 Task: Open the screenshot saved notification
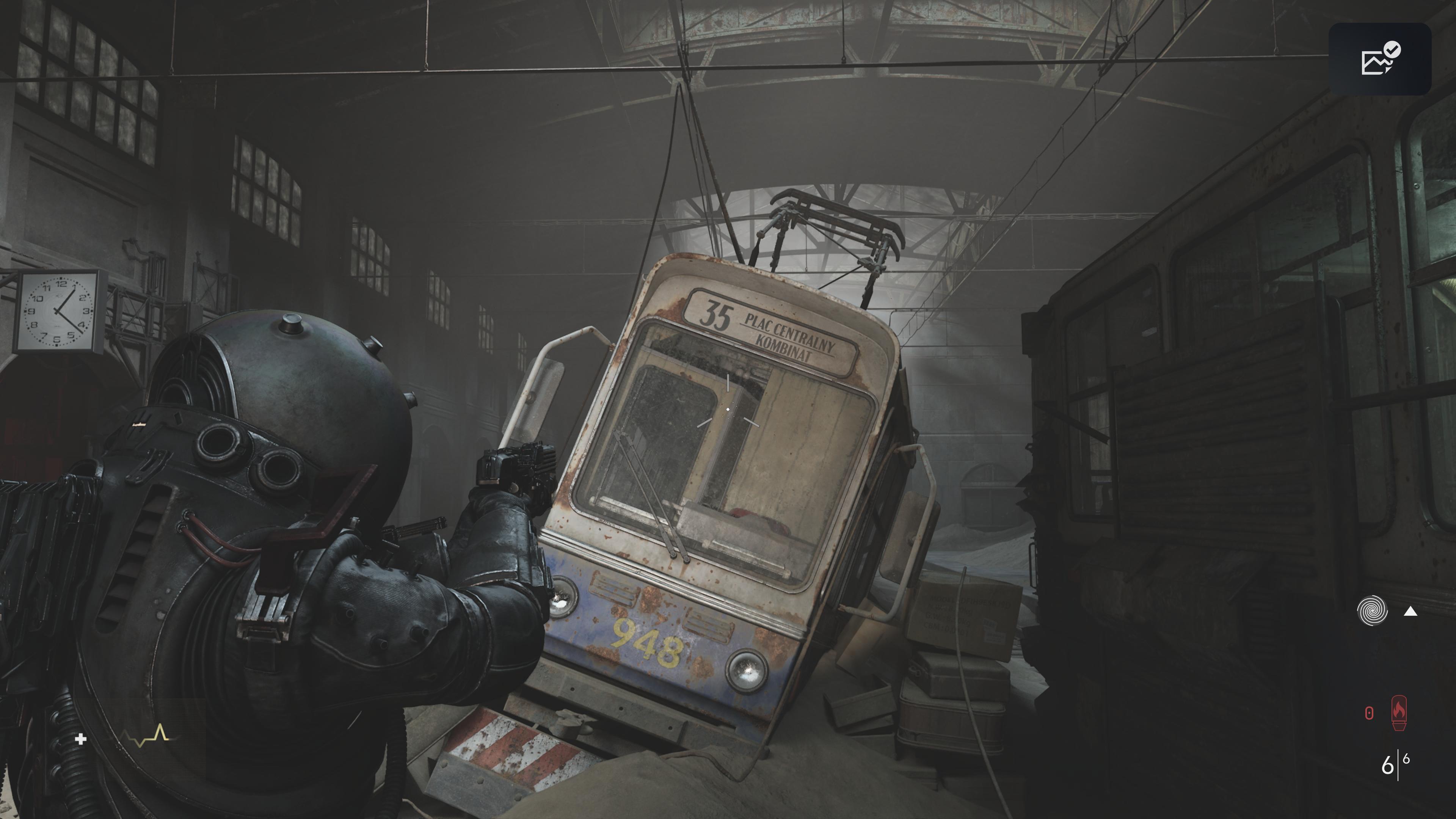pyautogui.click(x=1380, y=60)
